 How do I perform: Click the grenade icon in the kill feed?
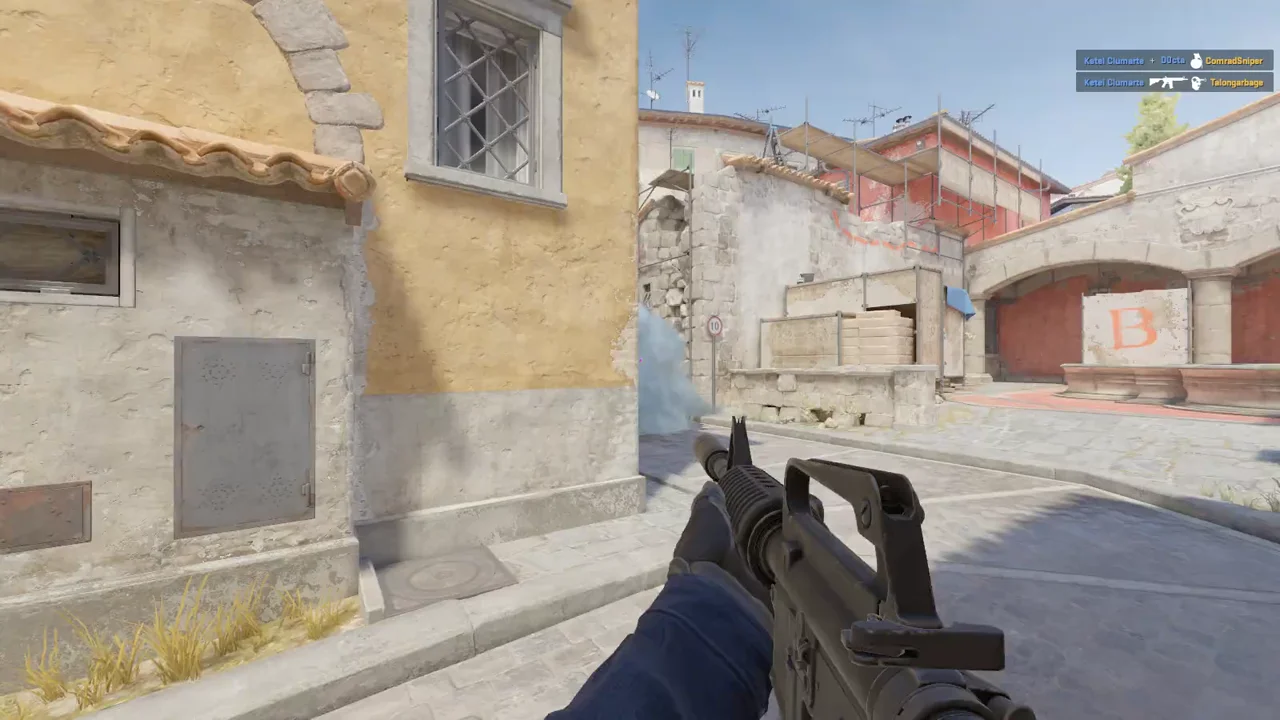coord(1195,60)
